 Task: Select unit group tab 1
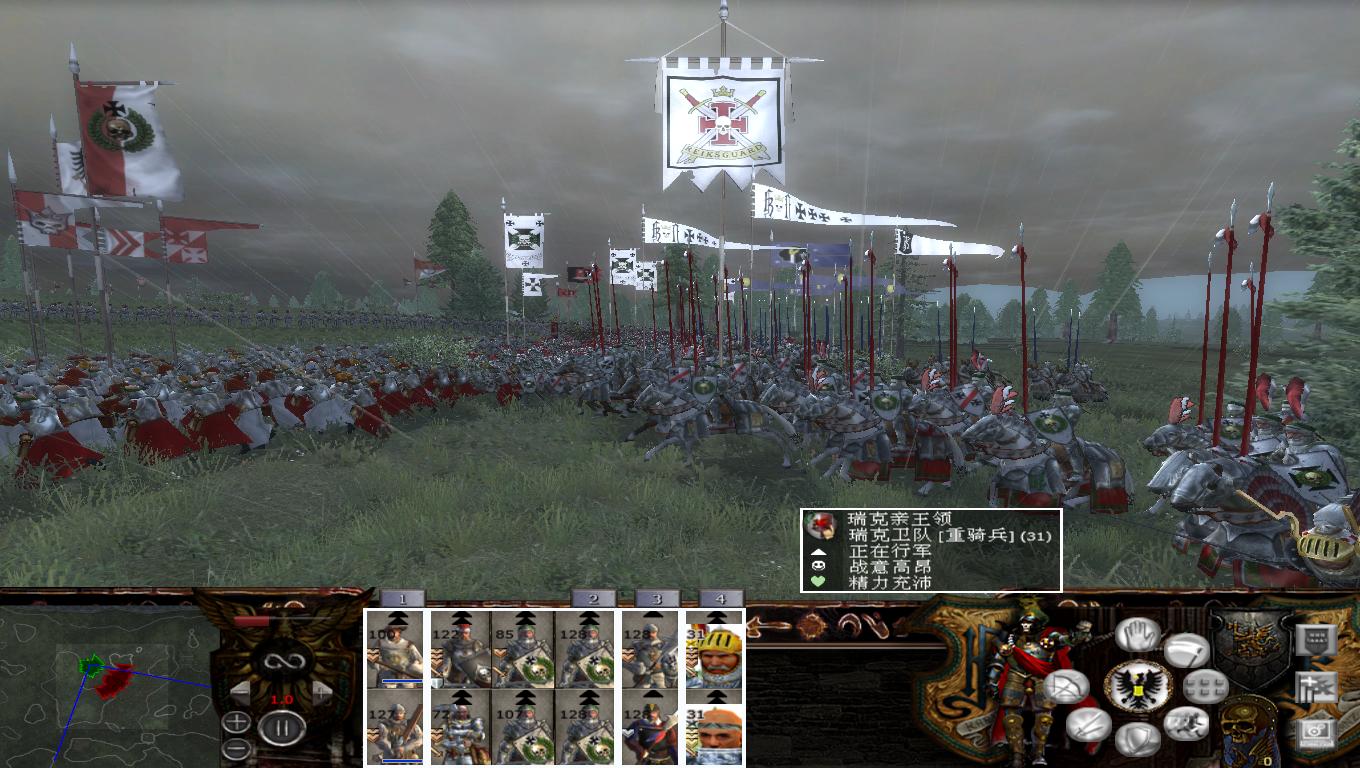coord(403,597)
